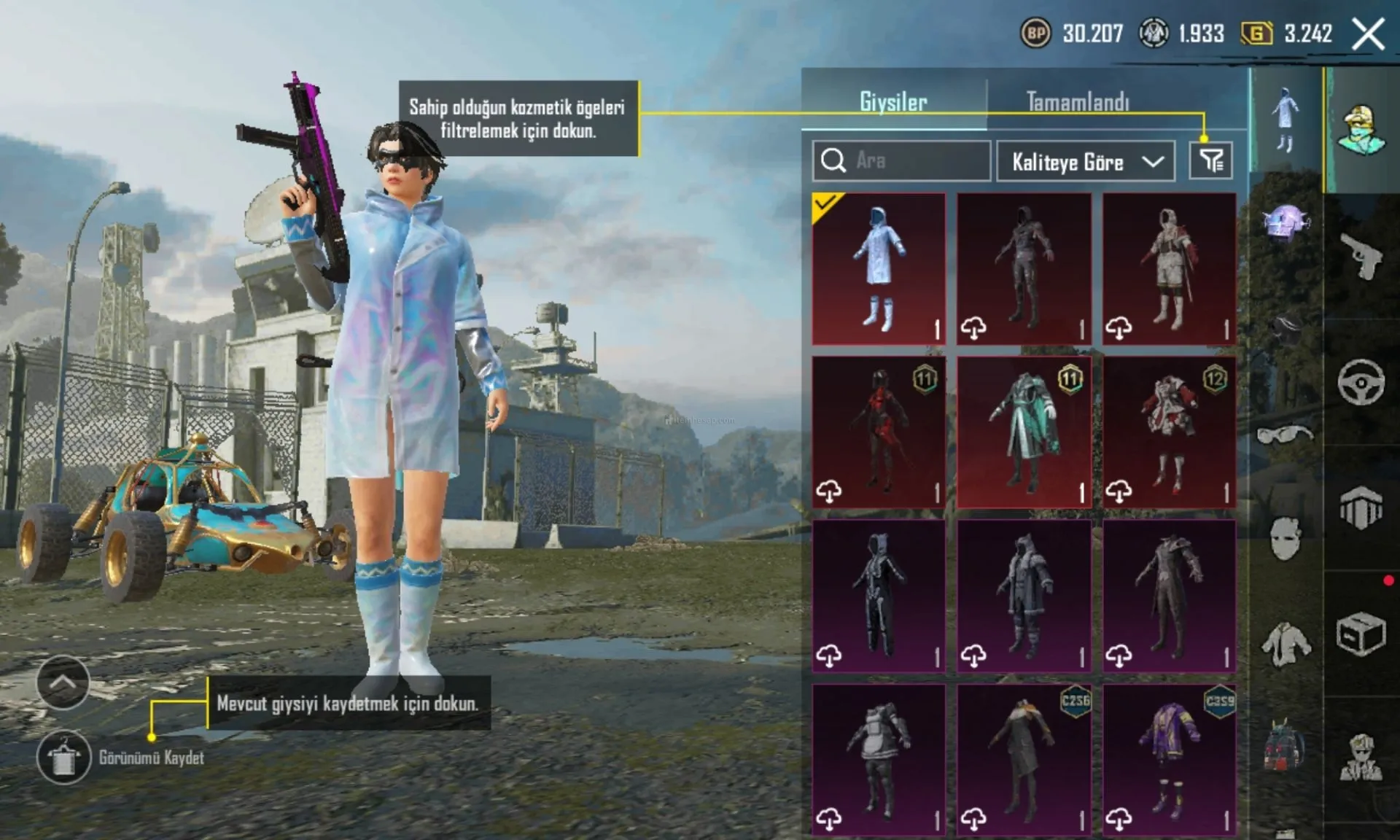The height and width of the screenshot is (840, 1400).
Task: Select the black skeleton suit outfit
Action: (x=879, y=596)
